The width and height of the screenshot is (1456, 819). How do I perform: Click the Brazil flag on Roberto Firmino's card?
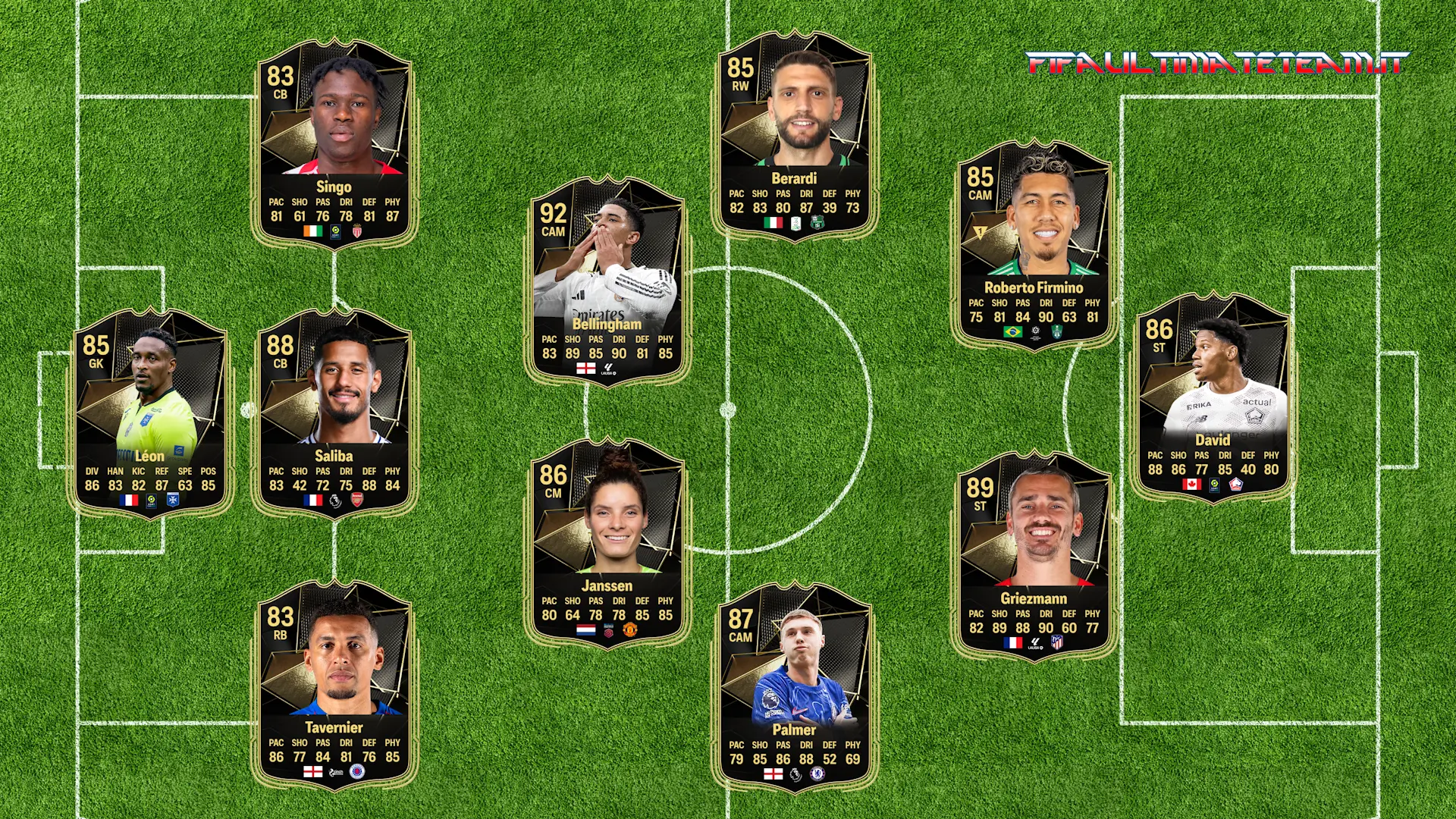(x=1012, y=333)
